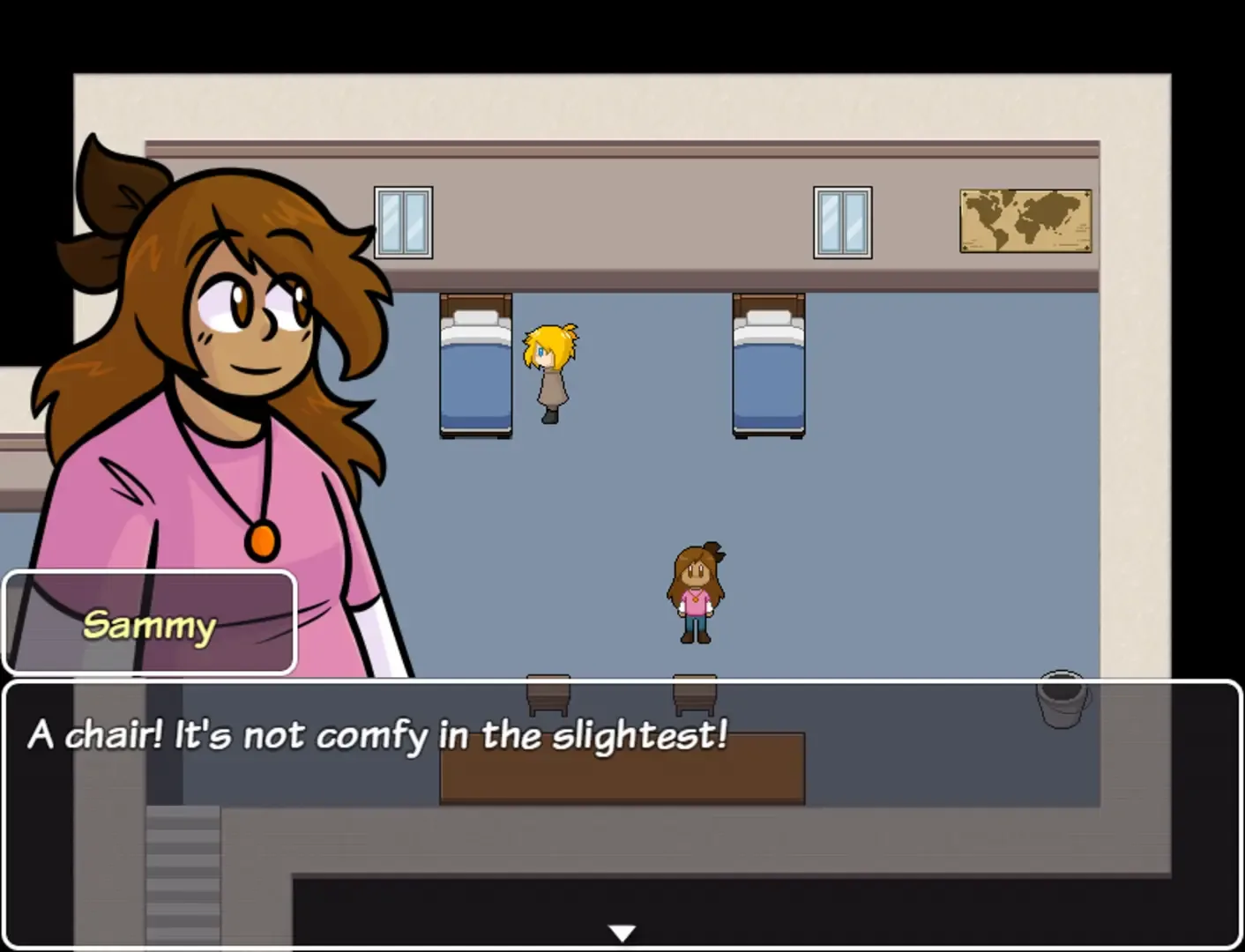The image size is (1245, 952).
Task: Click the Sammy name box
Action: (x=149, y=623)
